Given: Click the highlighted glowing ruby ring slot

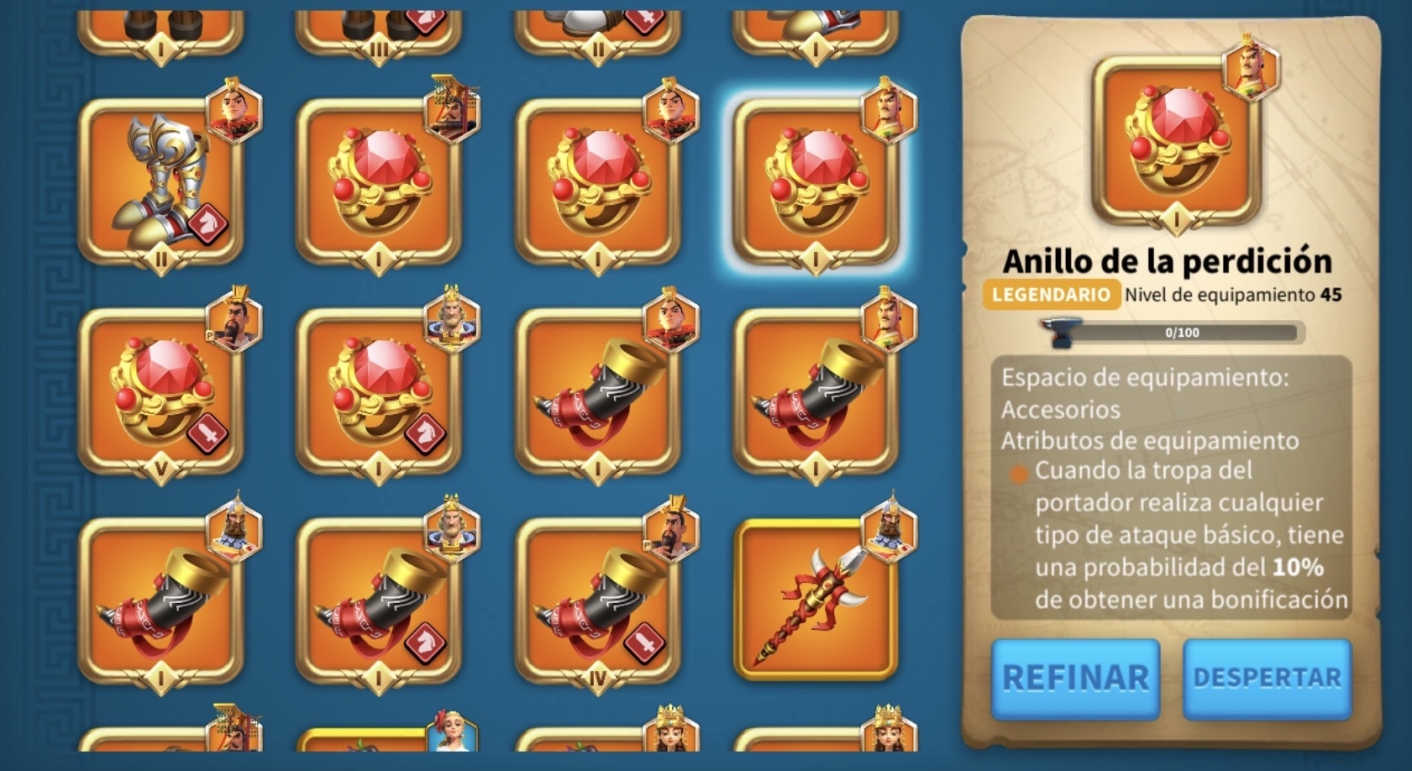Looking at the screenshot, I should 815,182.
